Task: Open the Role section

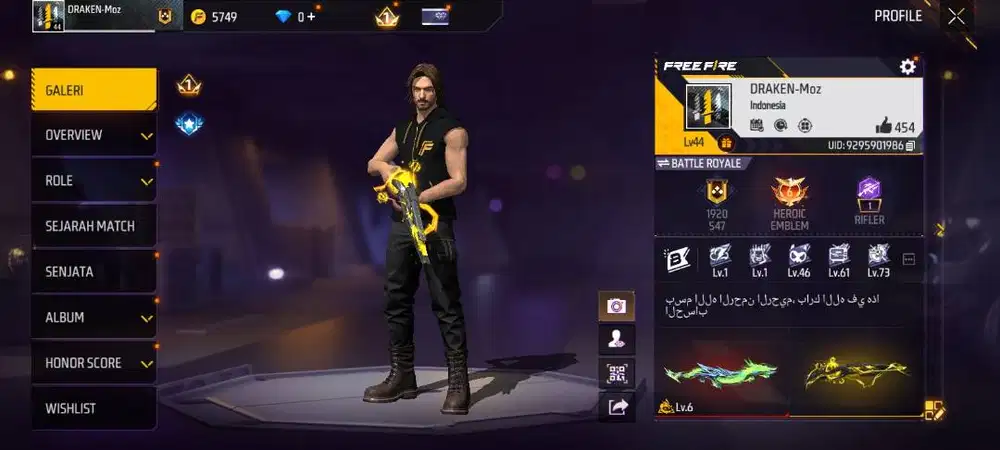Action: click(93, 181)
